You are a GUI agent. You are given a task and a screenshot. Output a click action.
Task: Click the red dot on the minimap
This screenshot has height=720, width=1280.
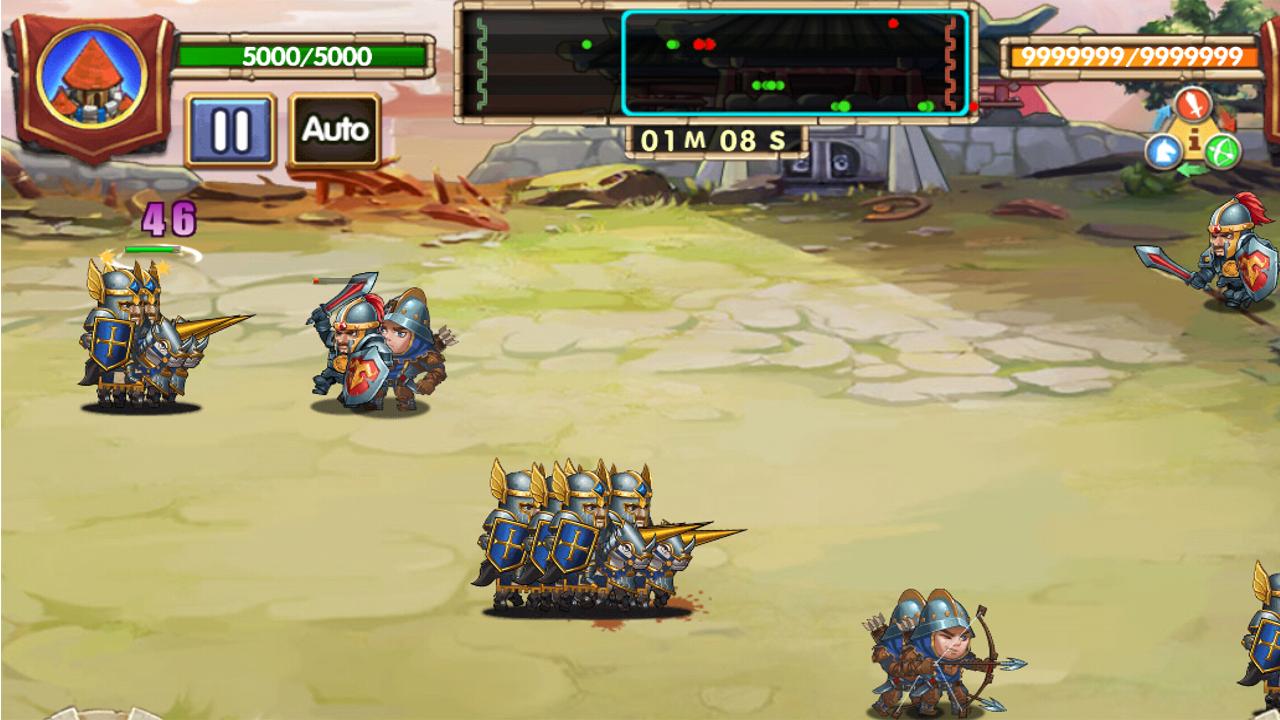pos(893,23)
